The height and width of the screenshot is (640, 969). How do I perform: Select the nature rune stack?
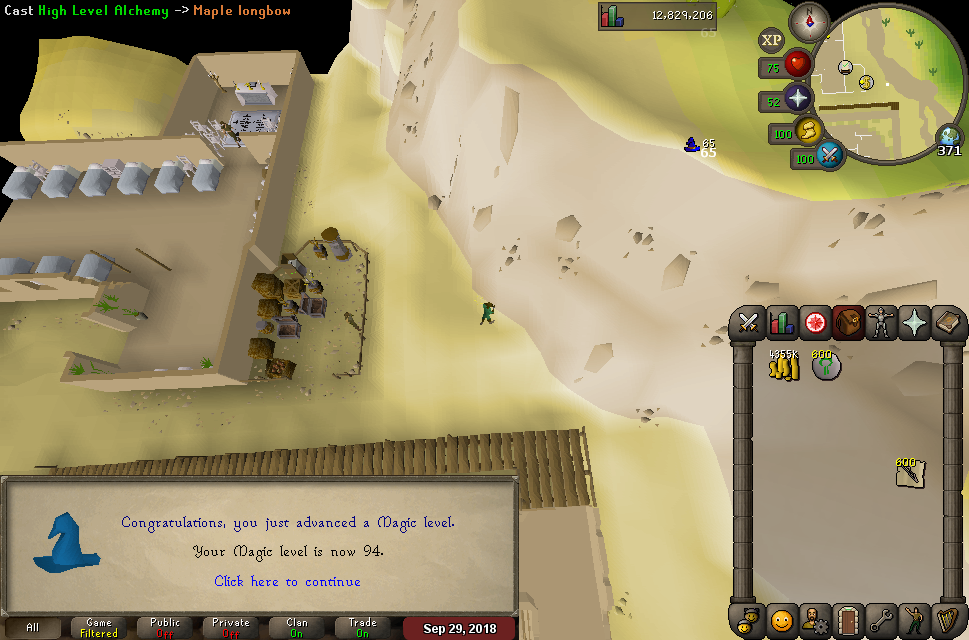825,366
